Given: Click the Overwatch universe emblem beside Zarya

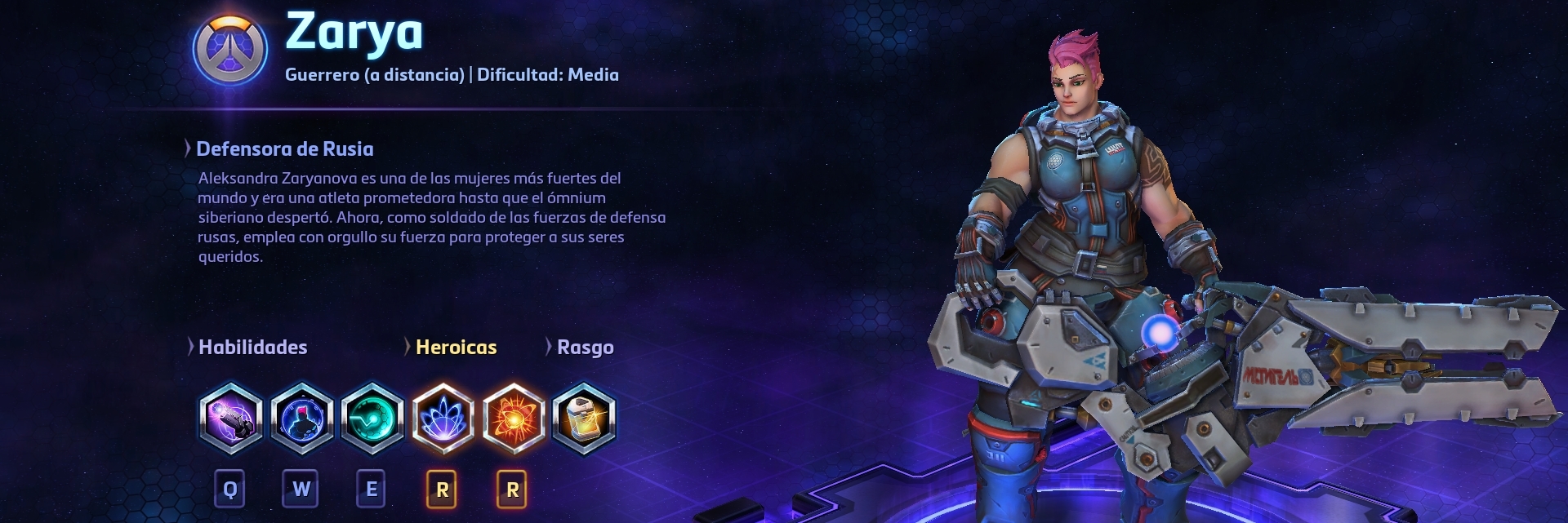Looking at the screenshot, I should coord(230,49).
